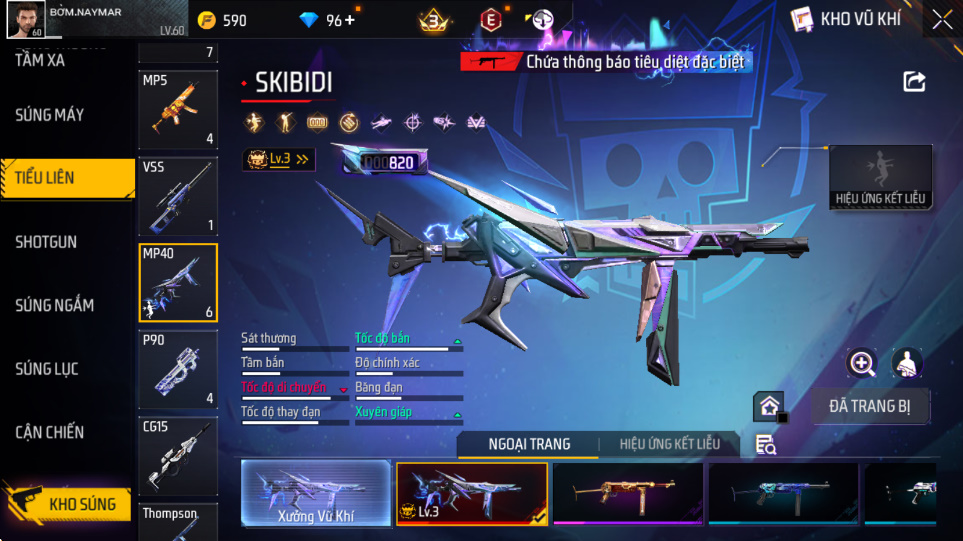Select the golden MP40 skin thumbnail
963x541 pixels.
tap(627, 493)
